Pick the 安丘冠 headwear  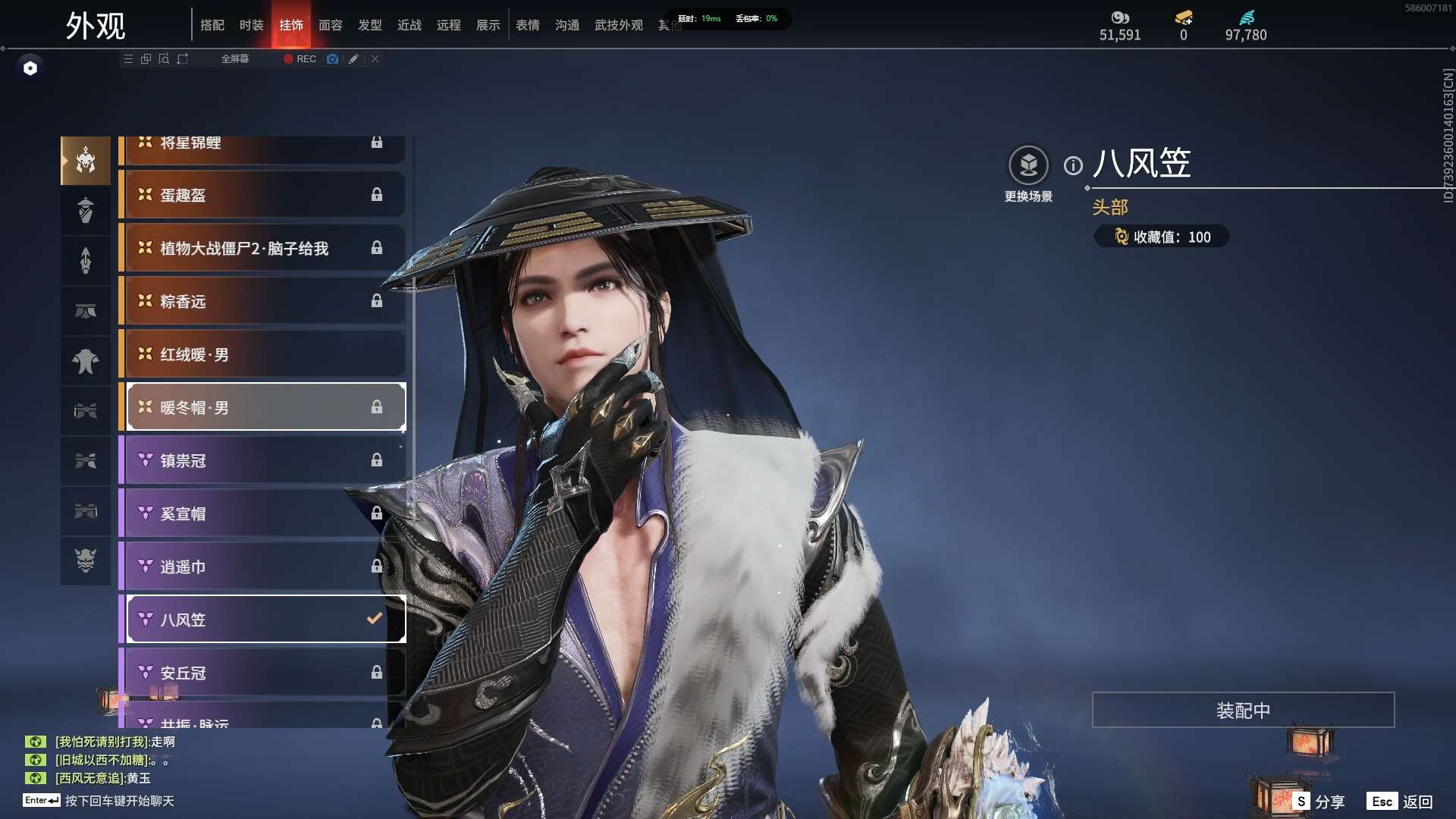[262, 673]
